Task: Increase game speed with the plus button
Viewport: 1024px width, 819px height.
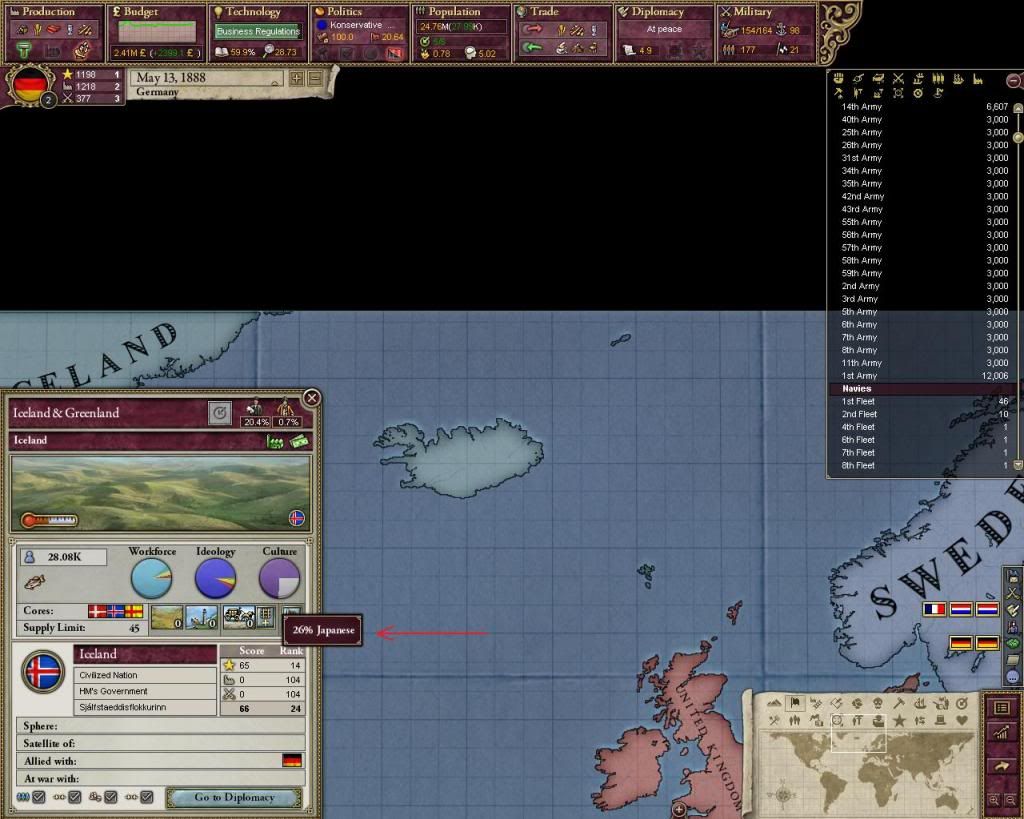Action: tap(297, 78)
